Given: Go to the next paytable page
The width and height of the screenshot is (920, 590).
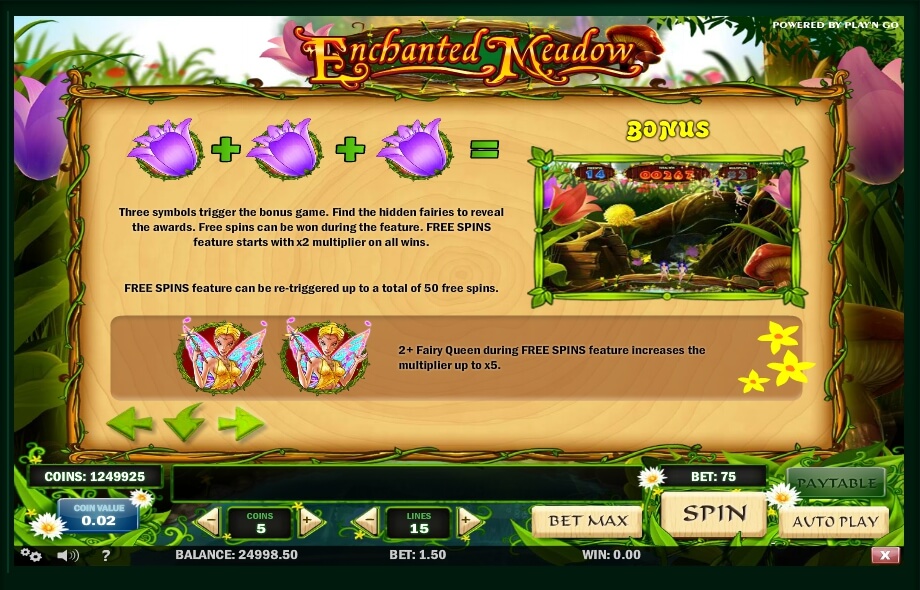Looking at the screenshot, I should click(241, 424).
